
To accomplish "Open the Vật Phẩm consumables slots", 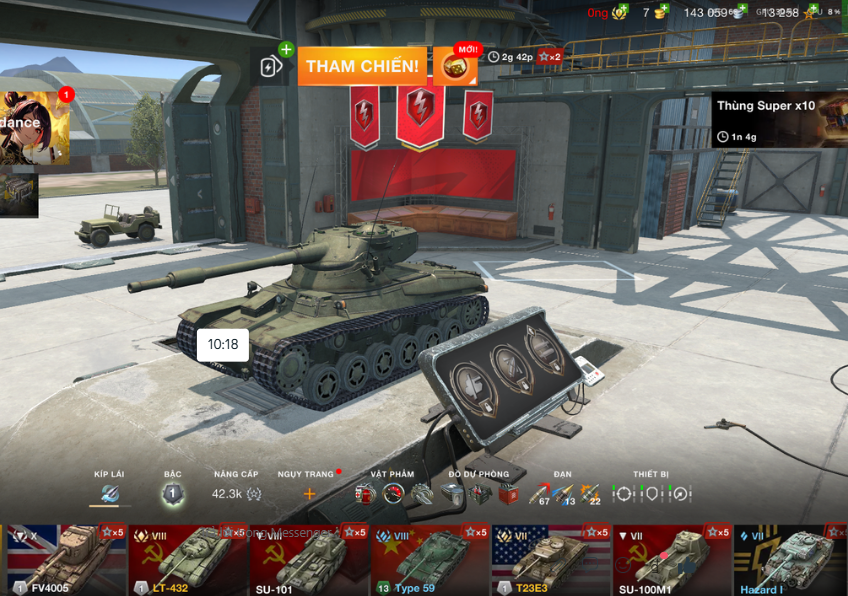I will tap(393, 493).
